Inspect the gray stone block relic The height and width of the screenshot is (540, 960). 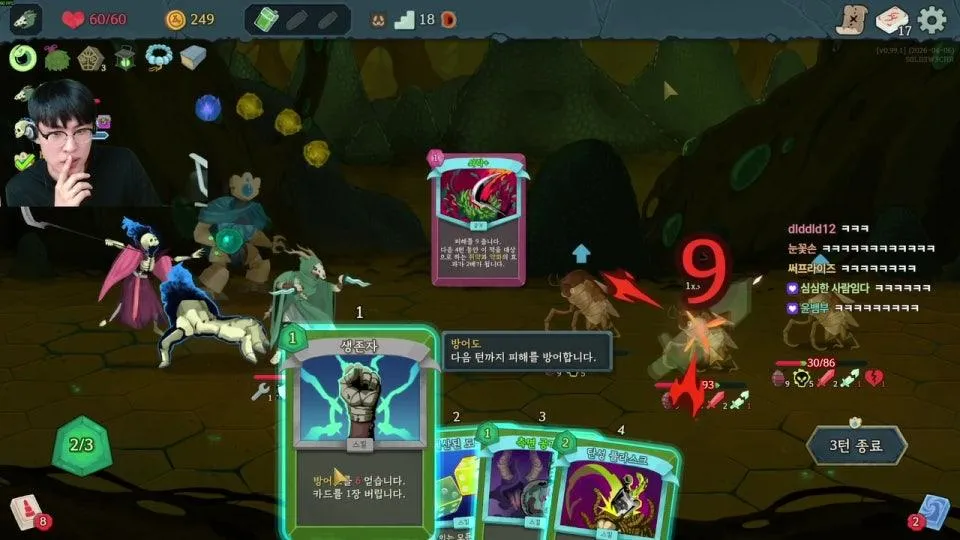click(x=193, y=56)
